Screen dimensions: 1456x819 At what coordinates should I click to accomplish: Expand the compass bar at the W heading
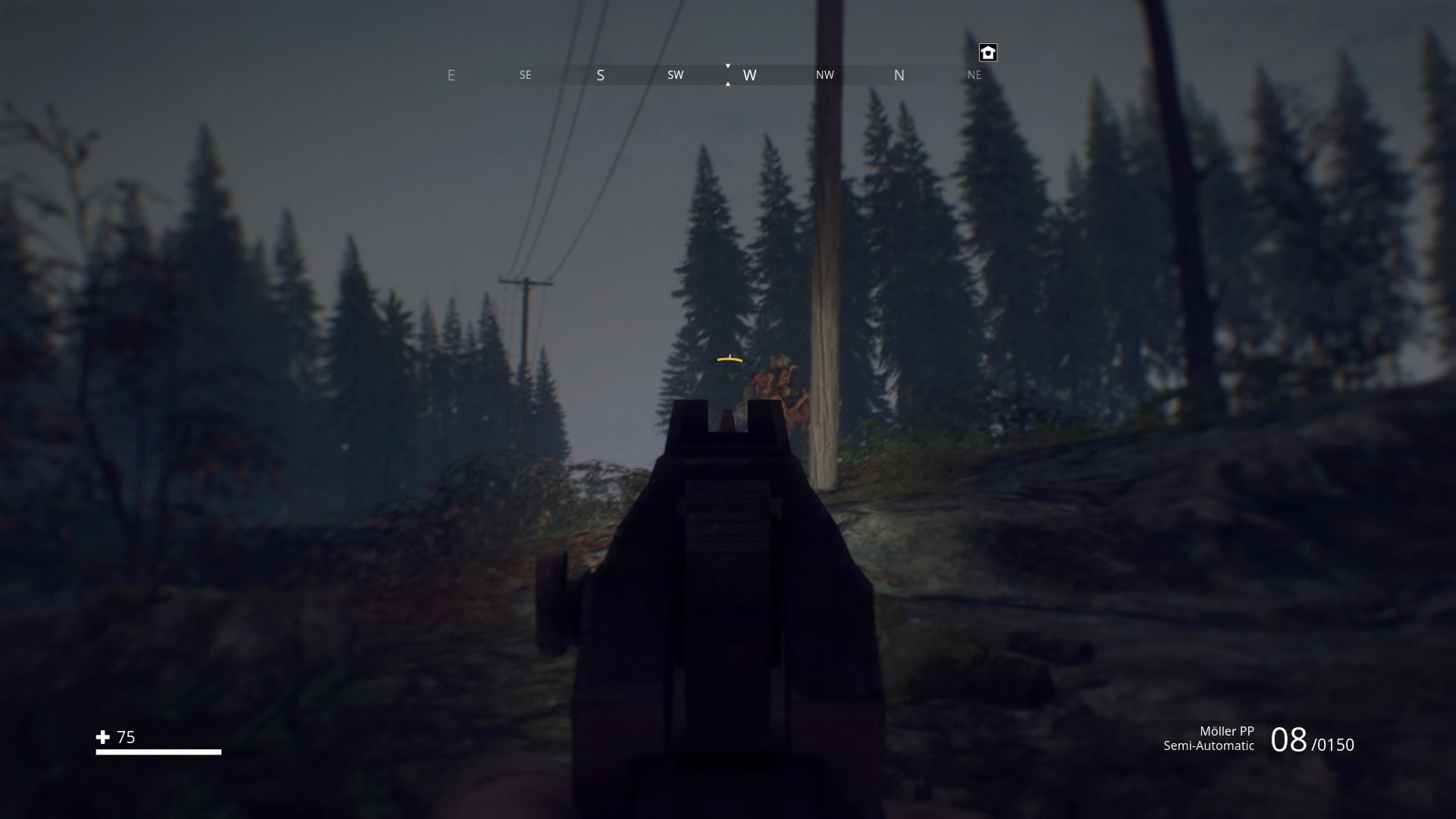[x=750, y=75]
